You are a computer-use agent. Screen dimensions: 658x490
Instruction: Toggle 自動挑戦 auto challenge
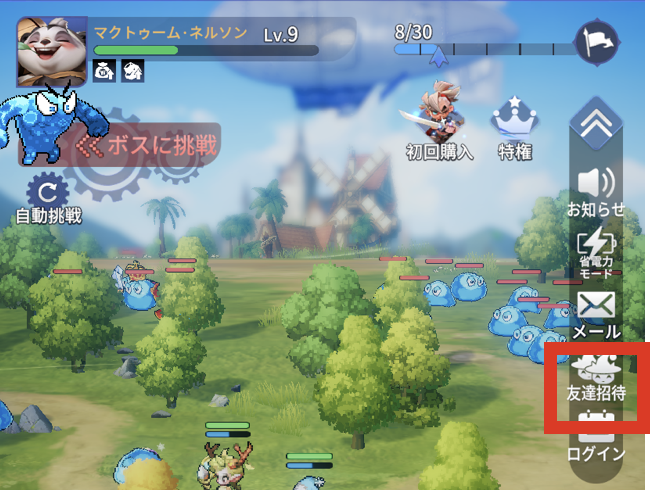point(47,198)
